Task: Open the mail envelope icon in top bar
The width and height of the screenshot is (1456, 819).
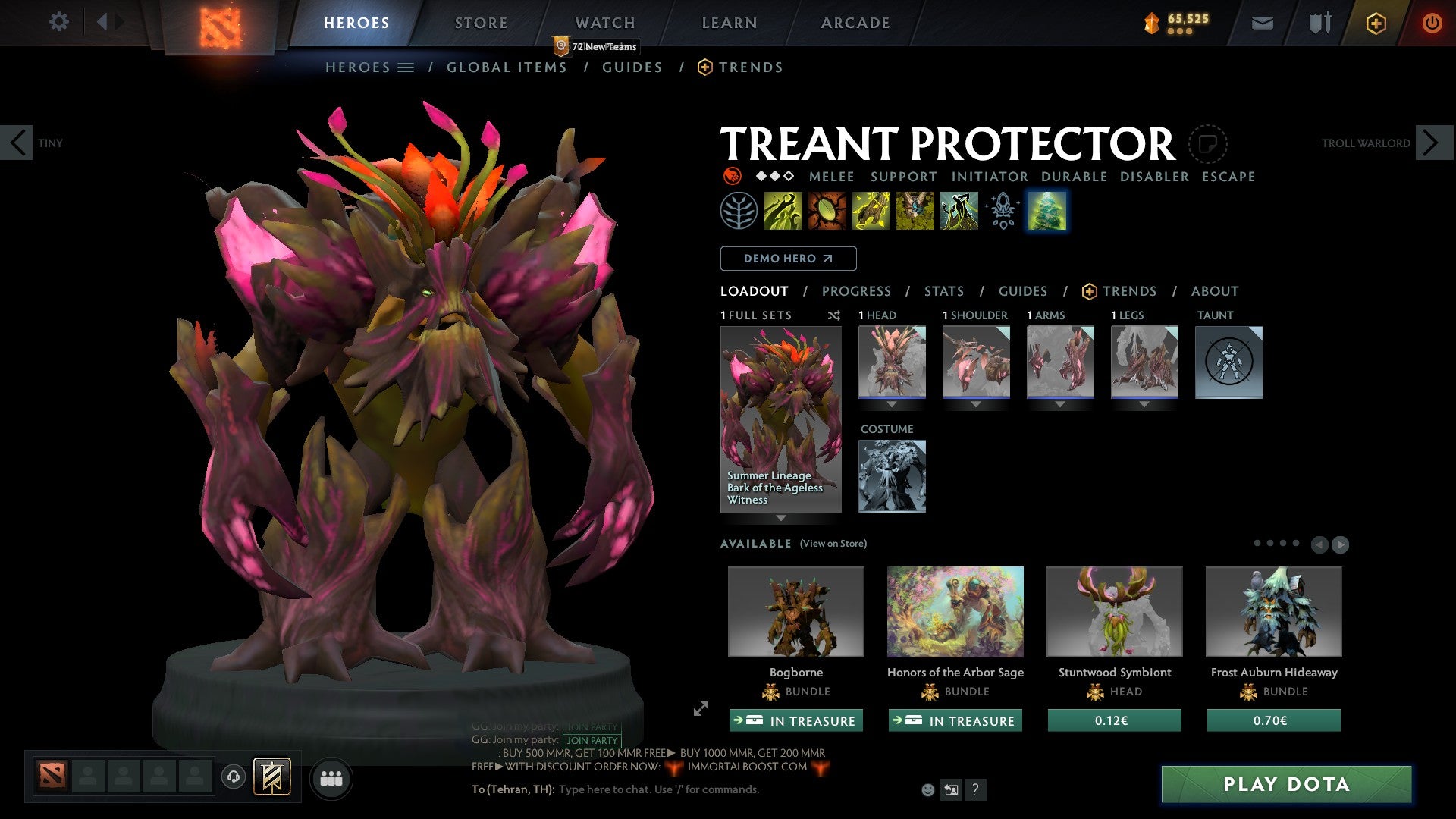Action: click(1261, 23)
